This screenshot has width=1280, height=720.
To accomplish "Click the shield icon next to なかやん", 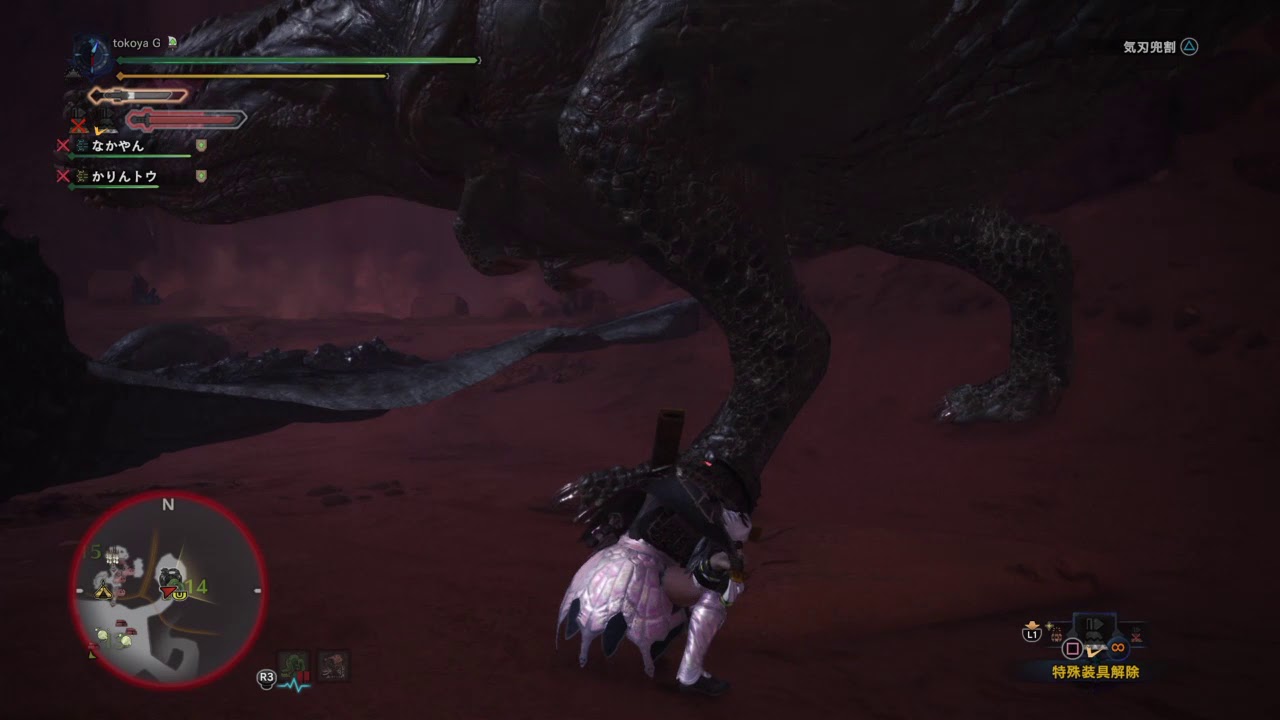I will coord(200,145).
